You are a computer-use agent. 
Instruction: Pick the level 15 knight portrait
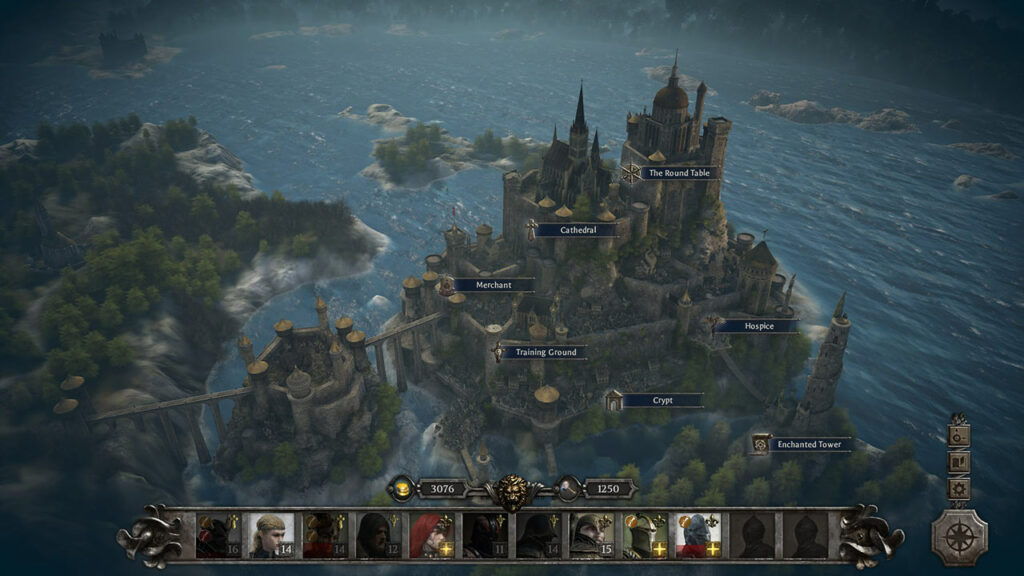point(590,535)
